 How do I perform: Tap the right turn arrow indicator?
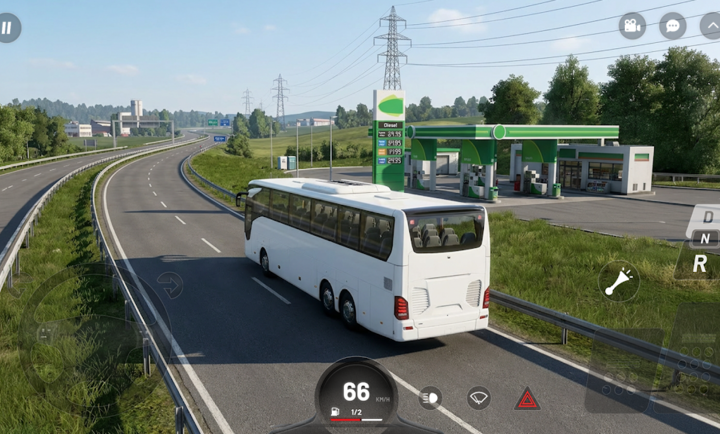point(170,284)
